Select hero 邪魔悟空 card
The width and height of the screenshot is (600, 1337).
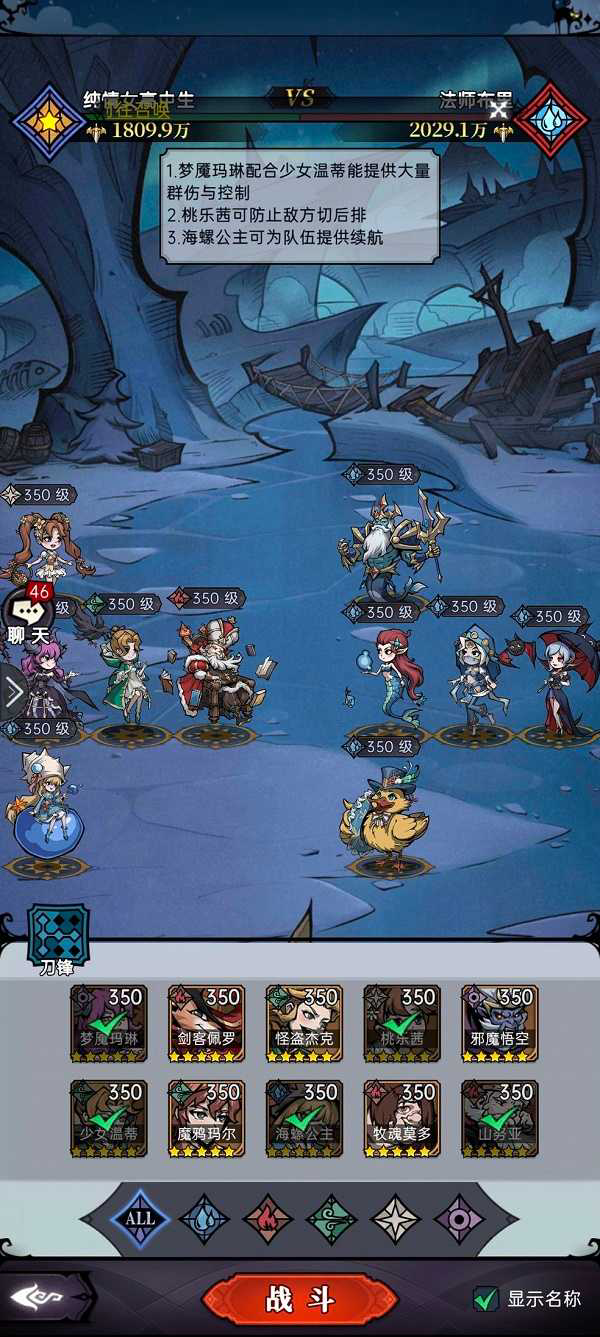pos(500,1023)
